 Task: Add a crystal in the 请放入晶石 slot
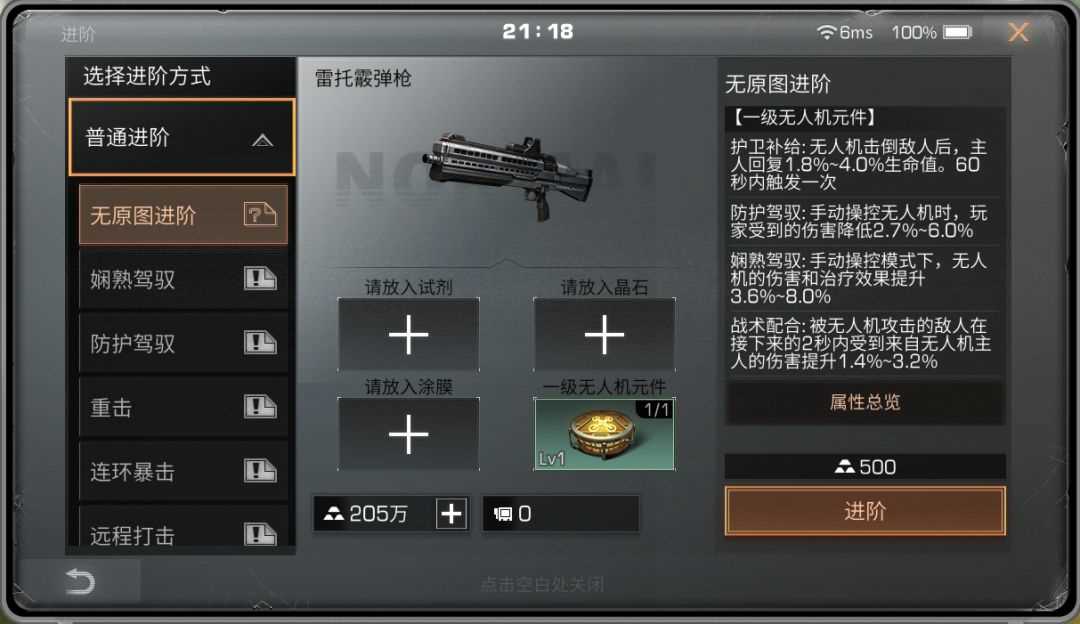point(604,336)
